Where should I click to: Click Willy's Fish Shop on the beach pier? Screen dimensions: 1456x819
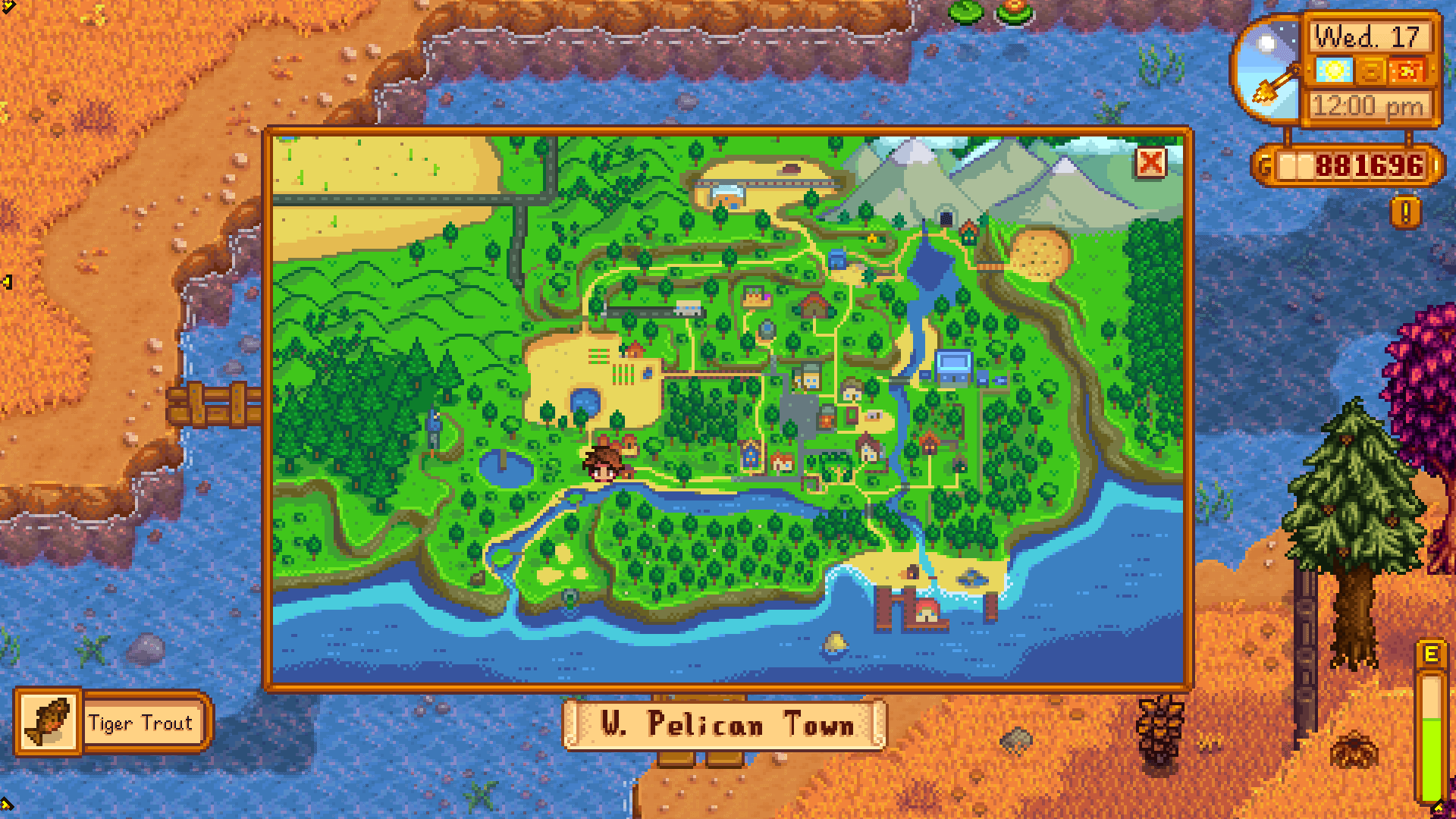click(927, 611)
